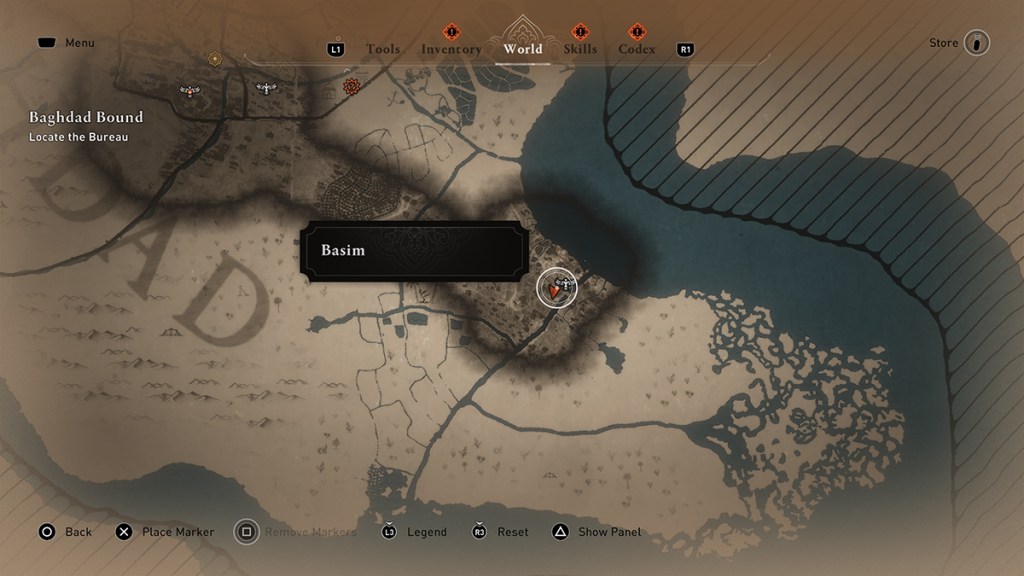Choose the plain white eagle viewpoint marker
This screenshot has height=576, width=1024.
(265, 88)
